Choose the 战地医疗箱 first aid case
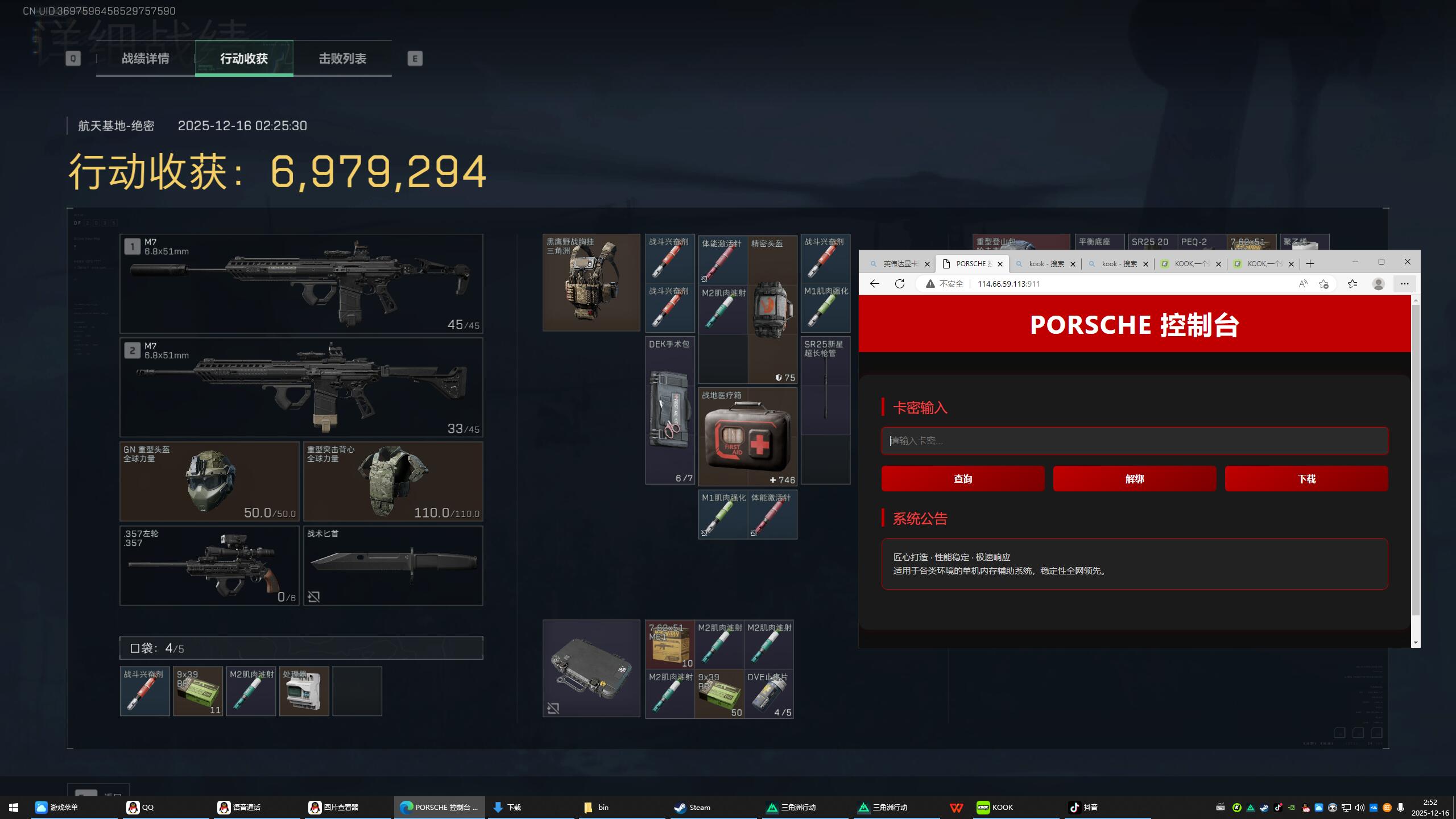The height and width of the screenshot is (819, 1456). click(747, 437)
